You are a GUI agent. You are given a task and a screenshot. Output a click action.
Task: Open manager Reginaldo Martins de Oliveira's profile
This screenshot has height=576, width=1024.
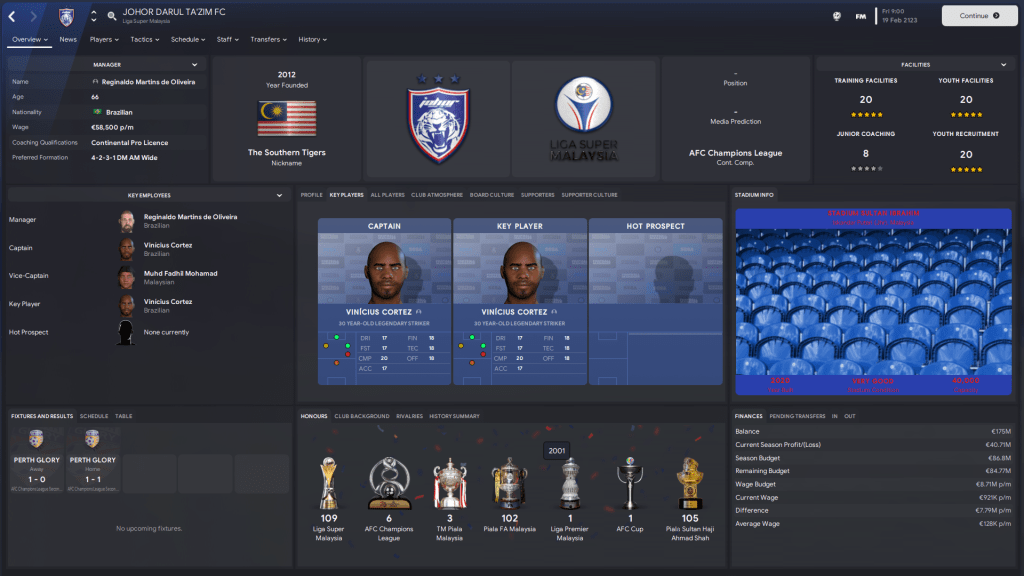coord(190,216)
